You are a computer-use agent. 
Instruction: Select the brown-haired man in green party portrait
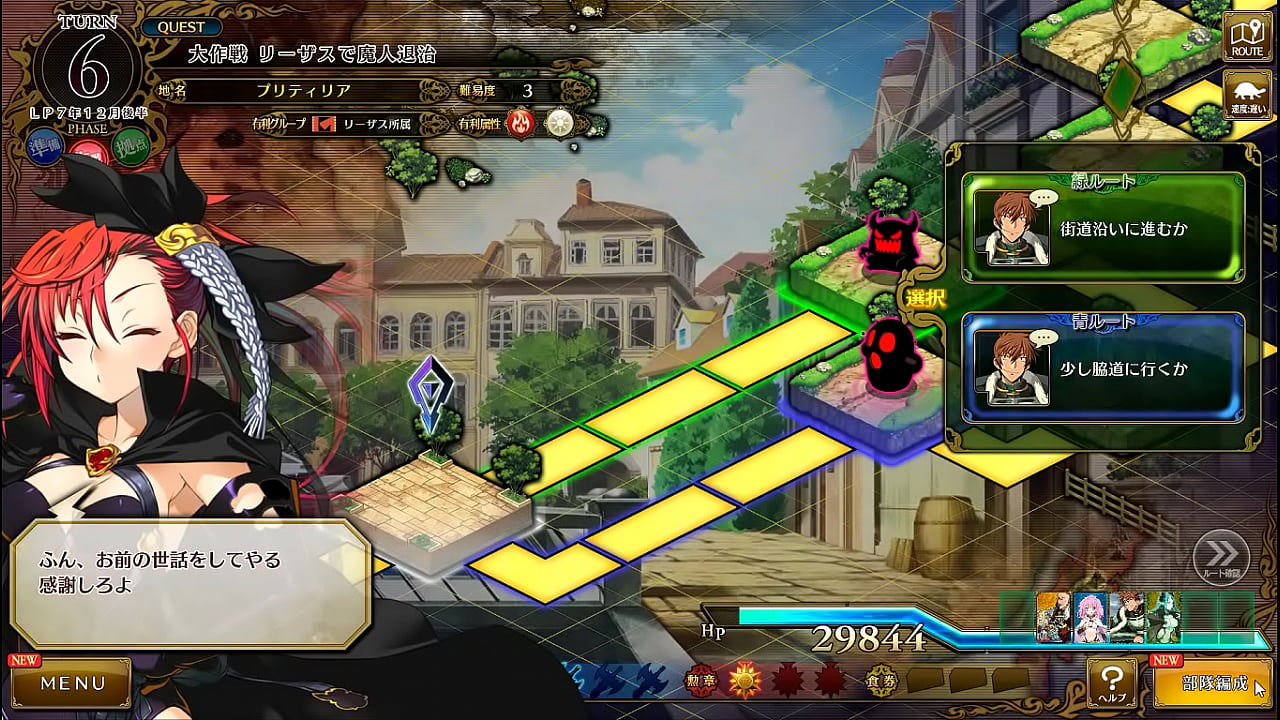[x=1127, y=617]
